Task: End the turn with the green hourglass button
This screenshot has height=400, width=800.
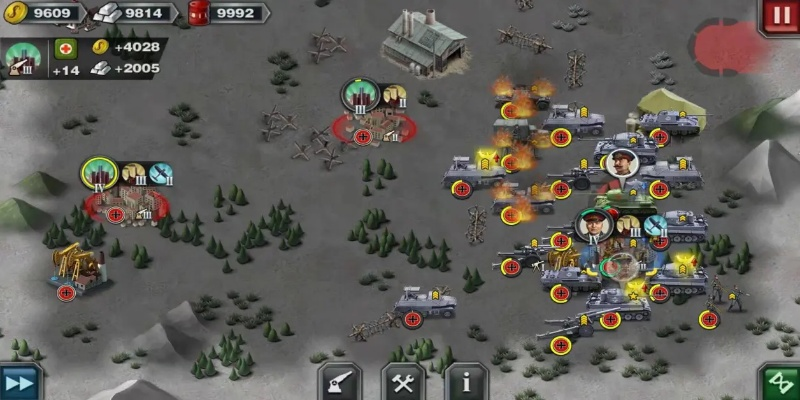Action: click(x=780, y=383)
